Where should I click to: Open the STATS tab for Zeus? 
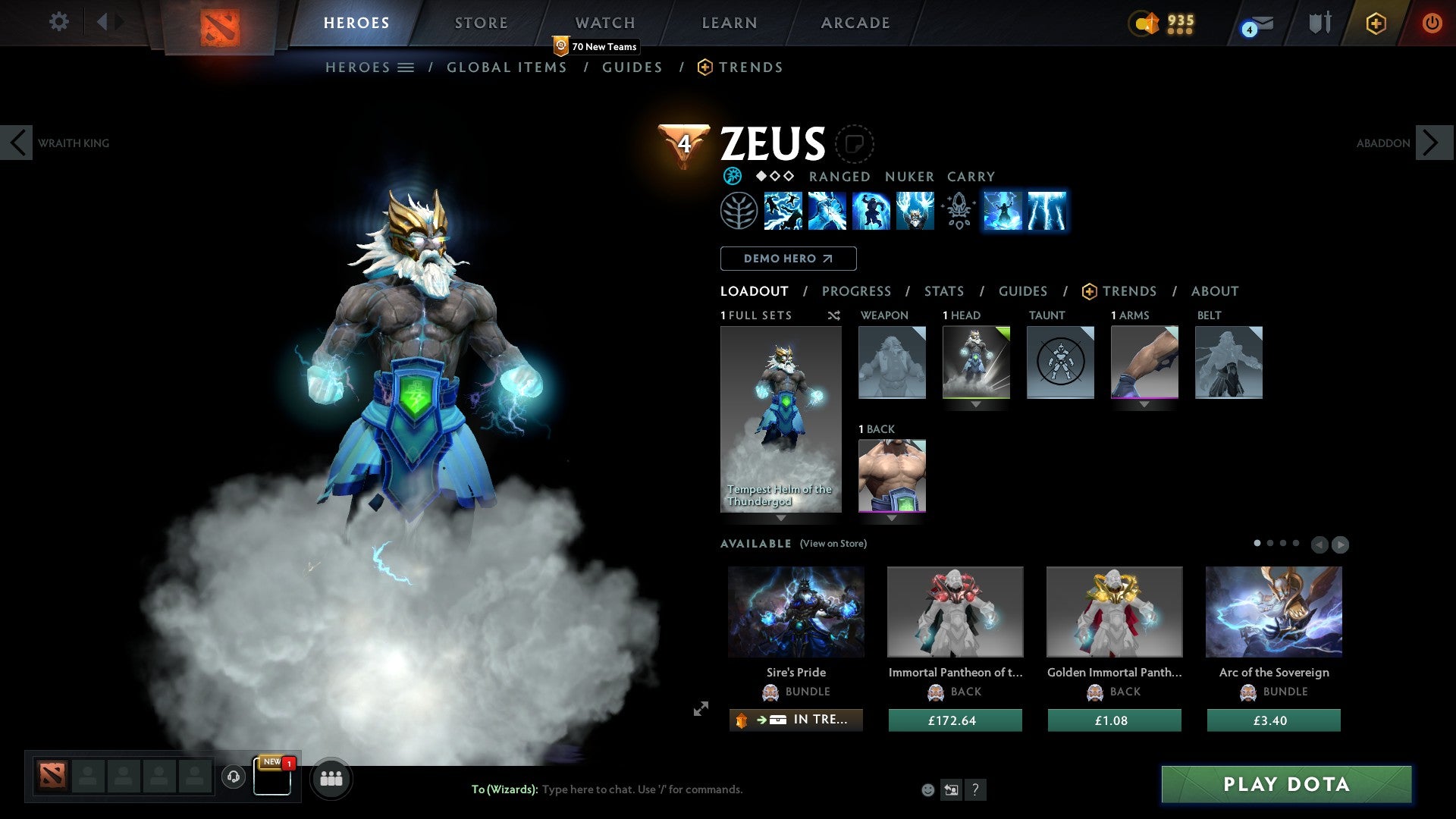(943, 290)
